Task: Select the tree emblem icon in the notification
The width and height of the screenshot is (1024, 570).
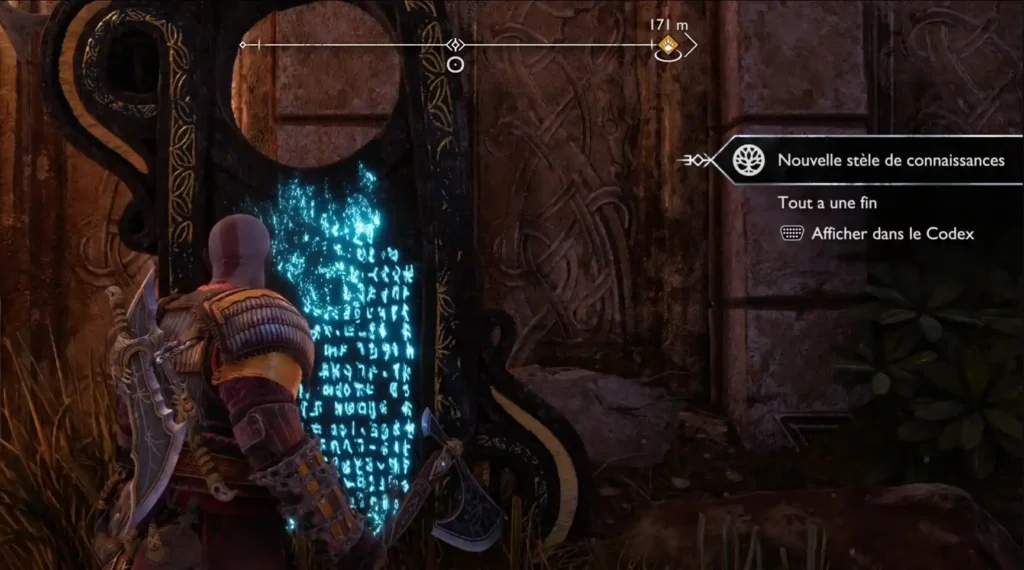Action: click(x=745, y=161)
